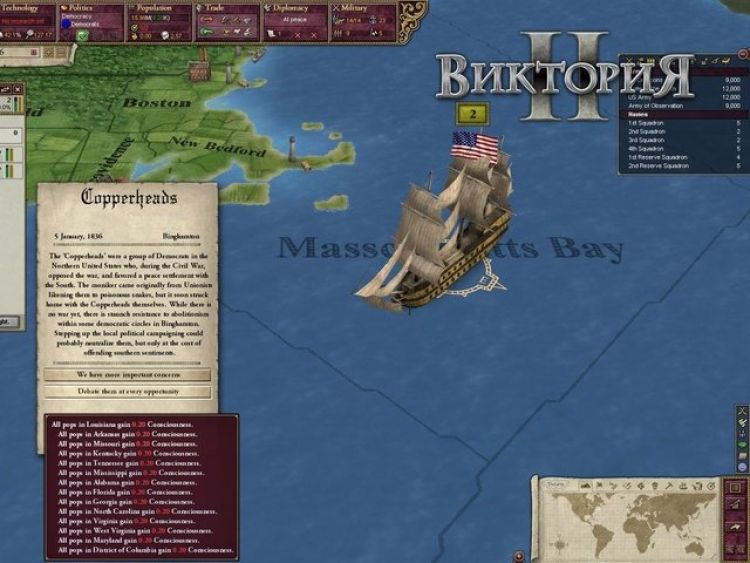Choose "We have more important concerns" option

(x=127, y=375)
